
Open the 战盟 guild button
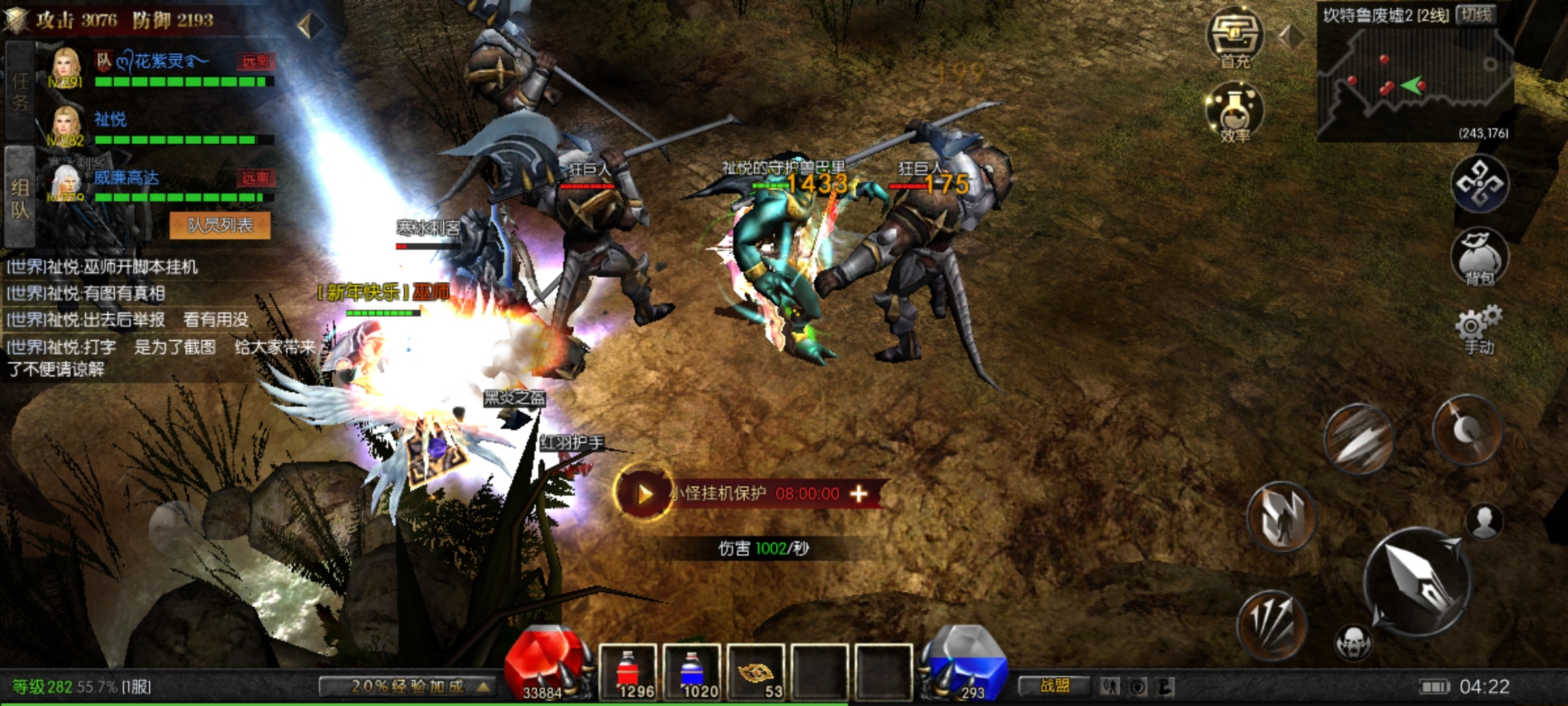tap(1054, 686)
